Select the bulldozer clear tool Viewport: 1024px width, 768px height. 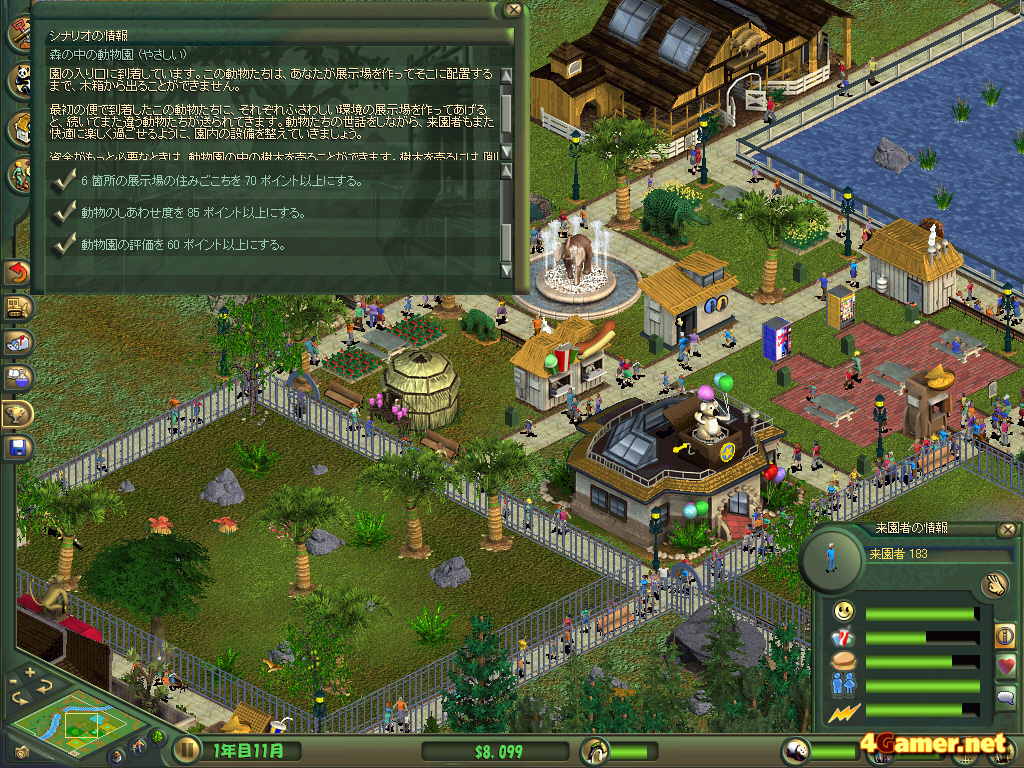pyautogui.click(x=17, y=307)
